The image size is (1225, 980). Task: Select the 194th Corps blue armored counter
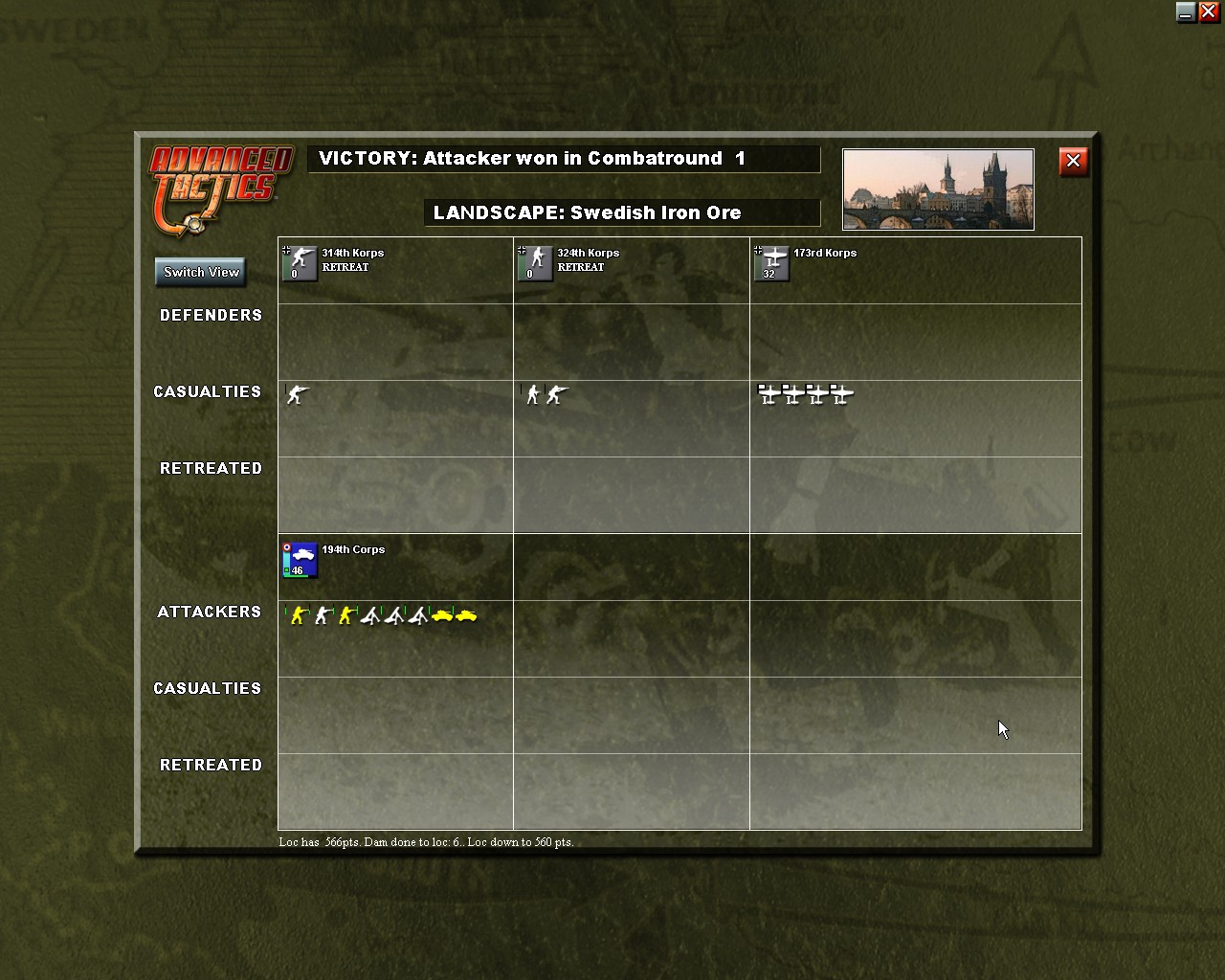299,560
